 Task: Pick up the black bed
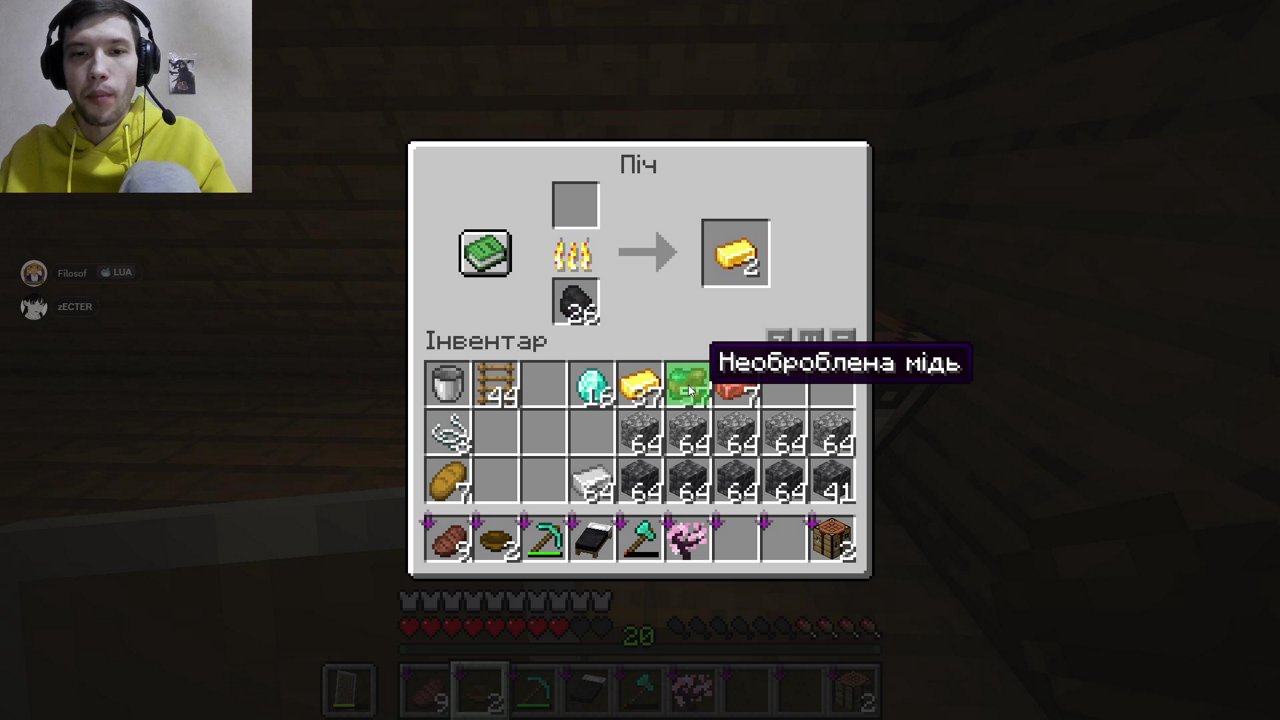click(591, 539)
